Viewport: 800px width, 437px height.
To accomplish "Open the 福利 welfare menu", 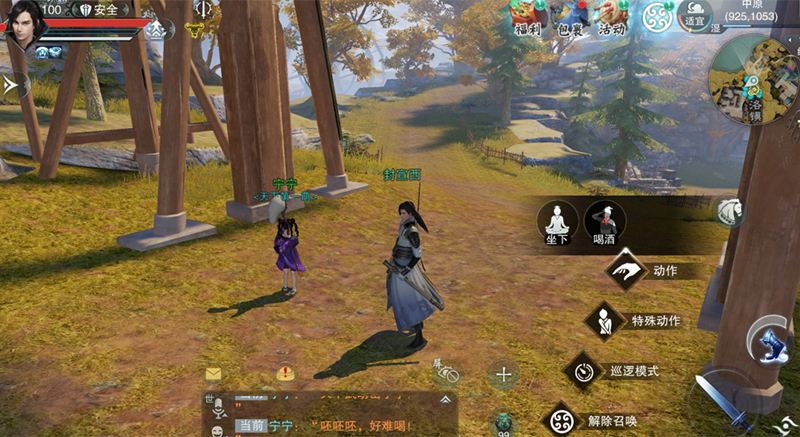I will click(x=527, y=16).
